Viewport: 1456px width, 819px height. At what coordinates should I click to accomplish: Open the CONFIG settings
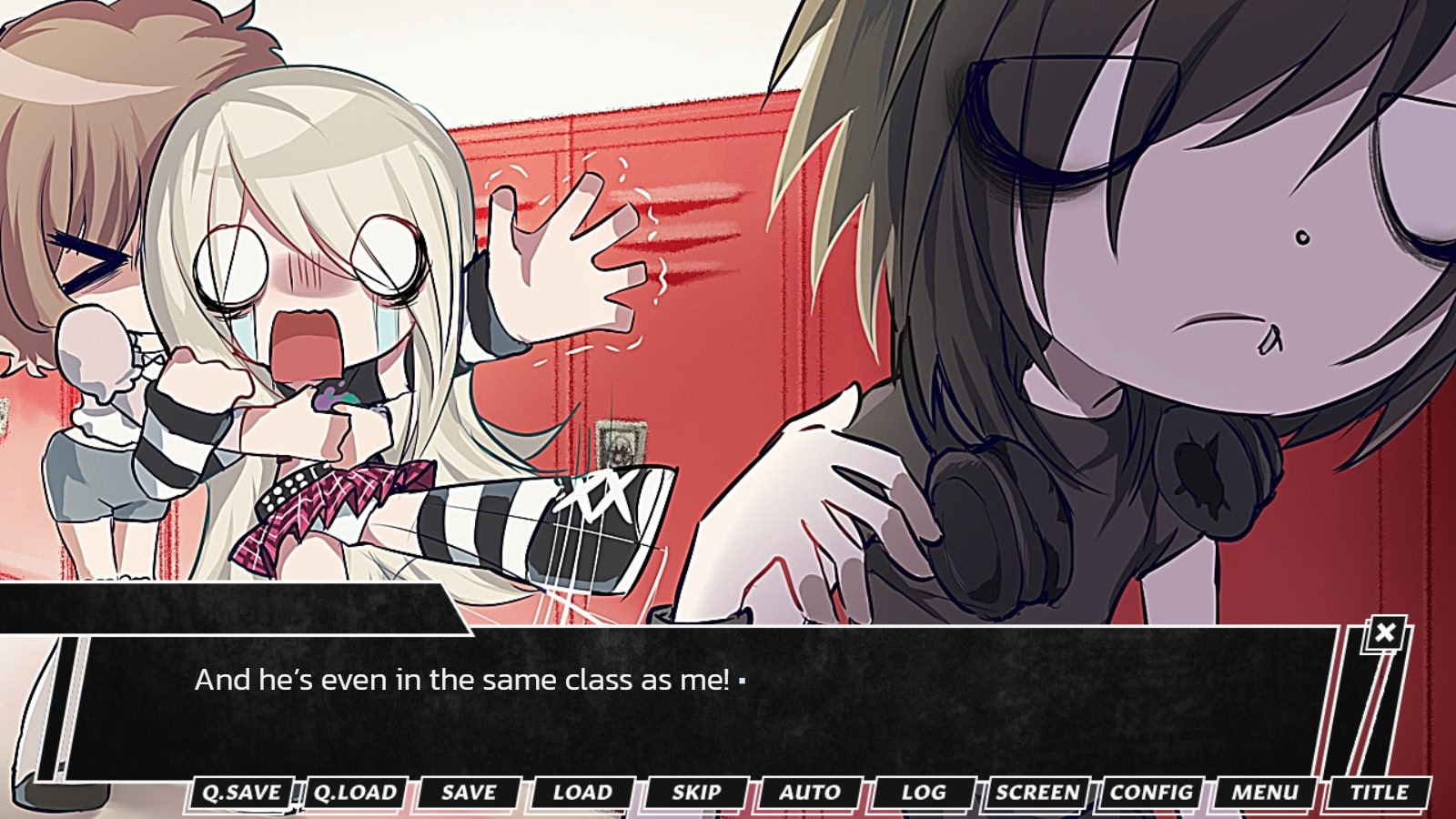point(1151,793)
